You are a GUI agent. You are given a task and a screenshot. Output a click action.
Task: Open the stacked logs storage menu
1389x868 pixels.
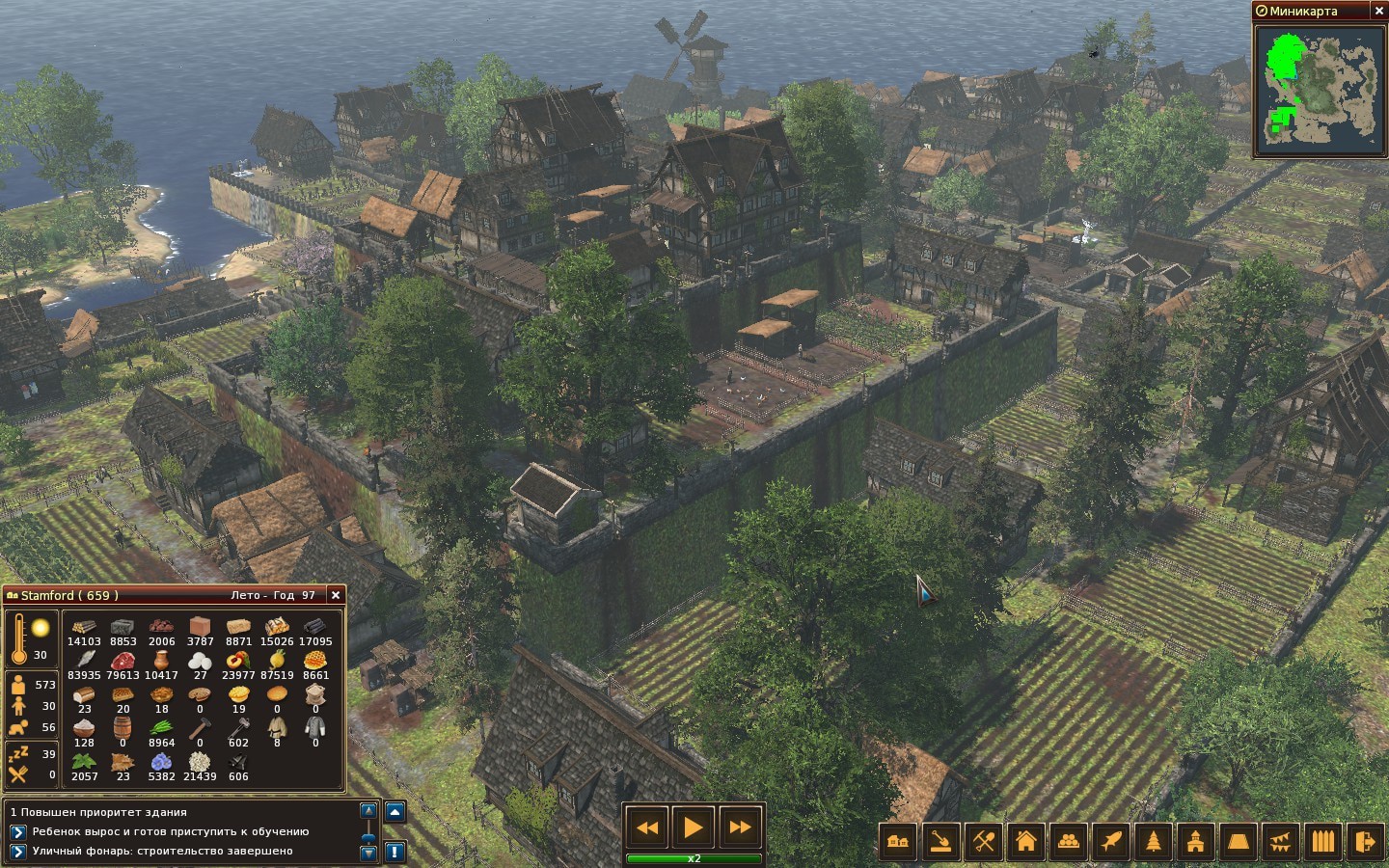click(x=1069, y=842)
